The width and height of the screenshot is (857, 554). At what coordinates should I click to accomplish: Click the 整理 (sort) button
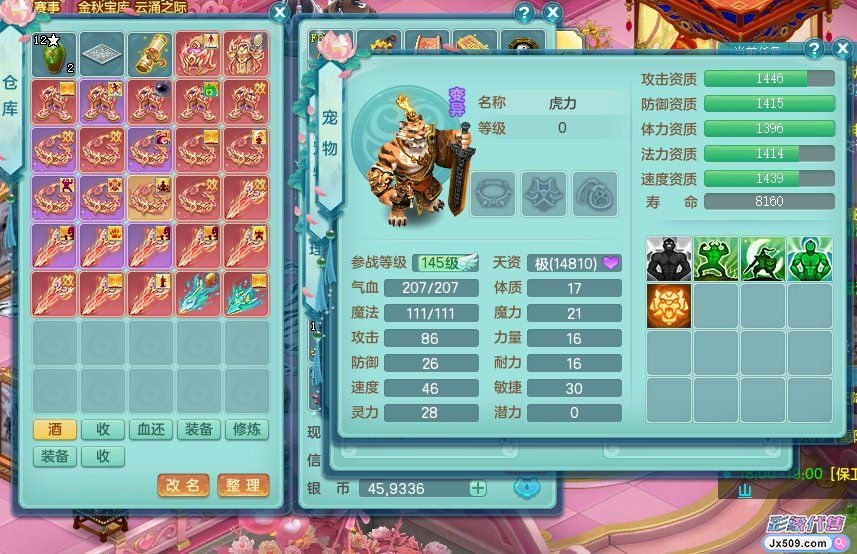click(243, 485)
